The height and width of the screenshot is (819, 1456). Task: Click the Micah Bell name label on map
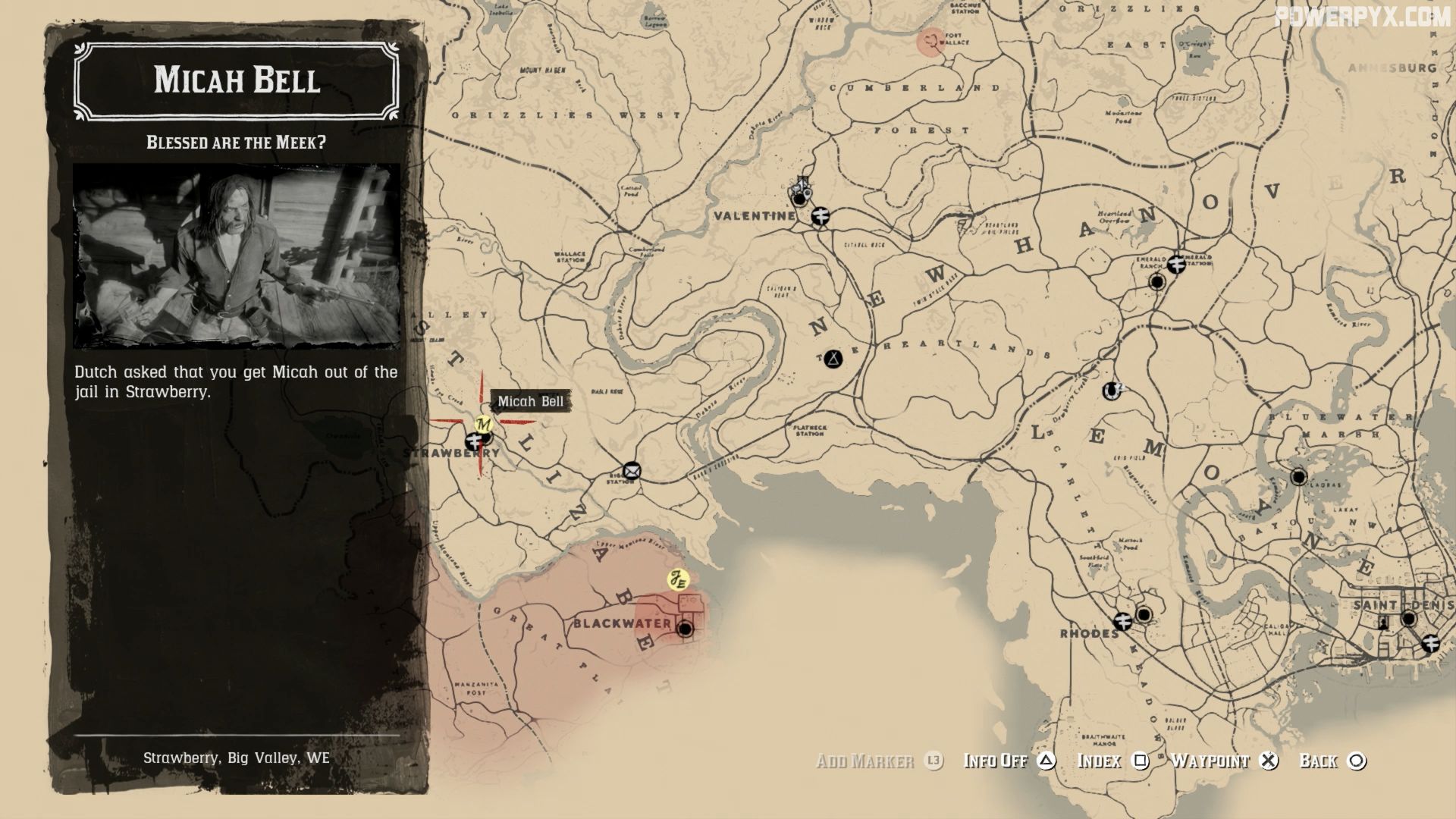point(529,401)
